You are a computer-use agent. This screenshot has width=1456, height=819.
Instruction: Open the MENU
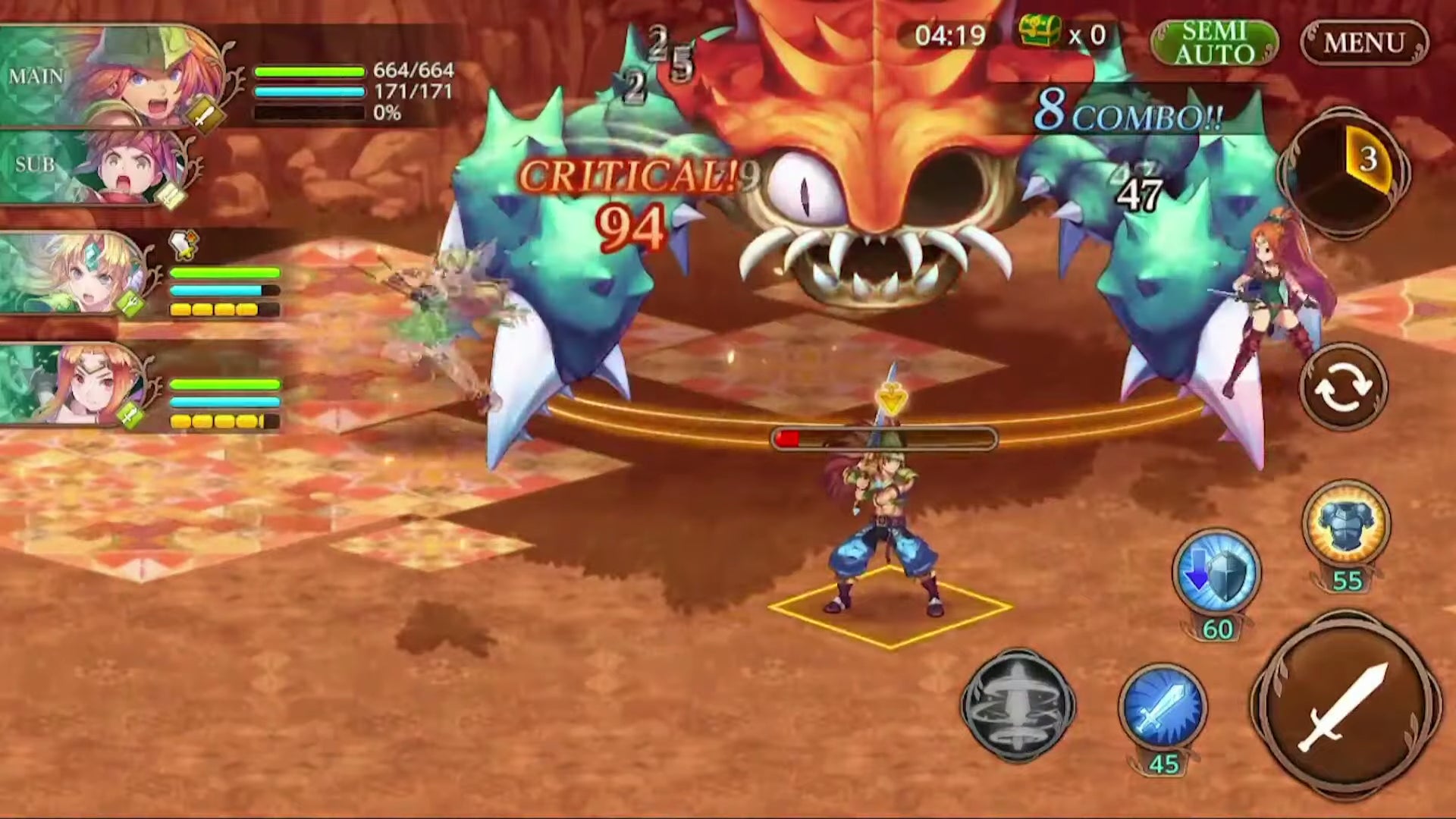point(1363,43)
